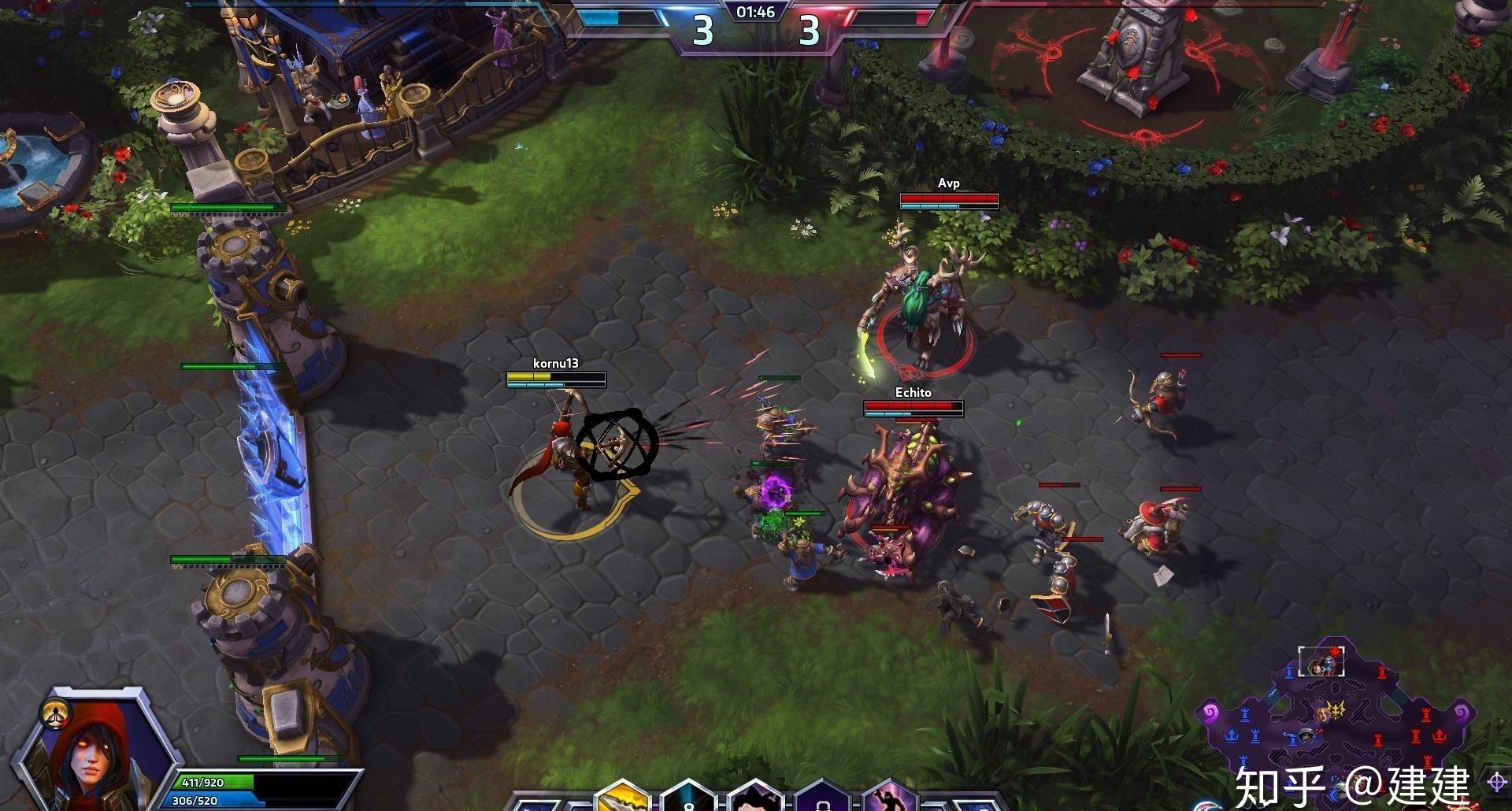
Task: Click the minimap ping crosshair button
Action: pos(1496,782)
